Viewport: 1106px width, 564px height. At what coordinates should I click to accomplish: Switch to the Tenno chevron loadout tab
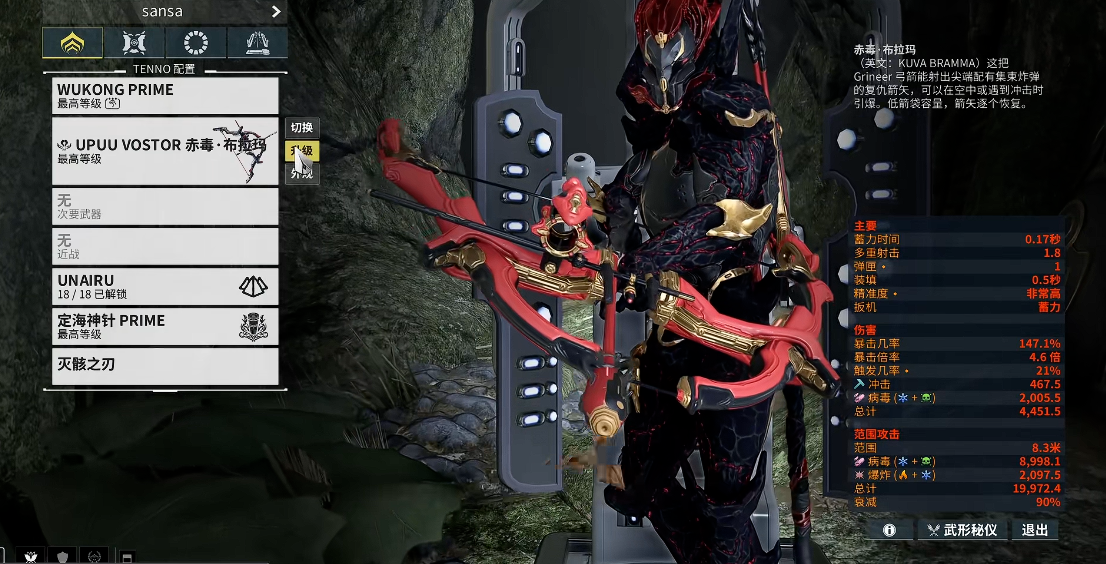point(72,42)
